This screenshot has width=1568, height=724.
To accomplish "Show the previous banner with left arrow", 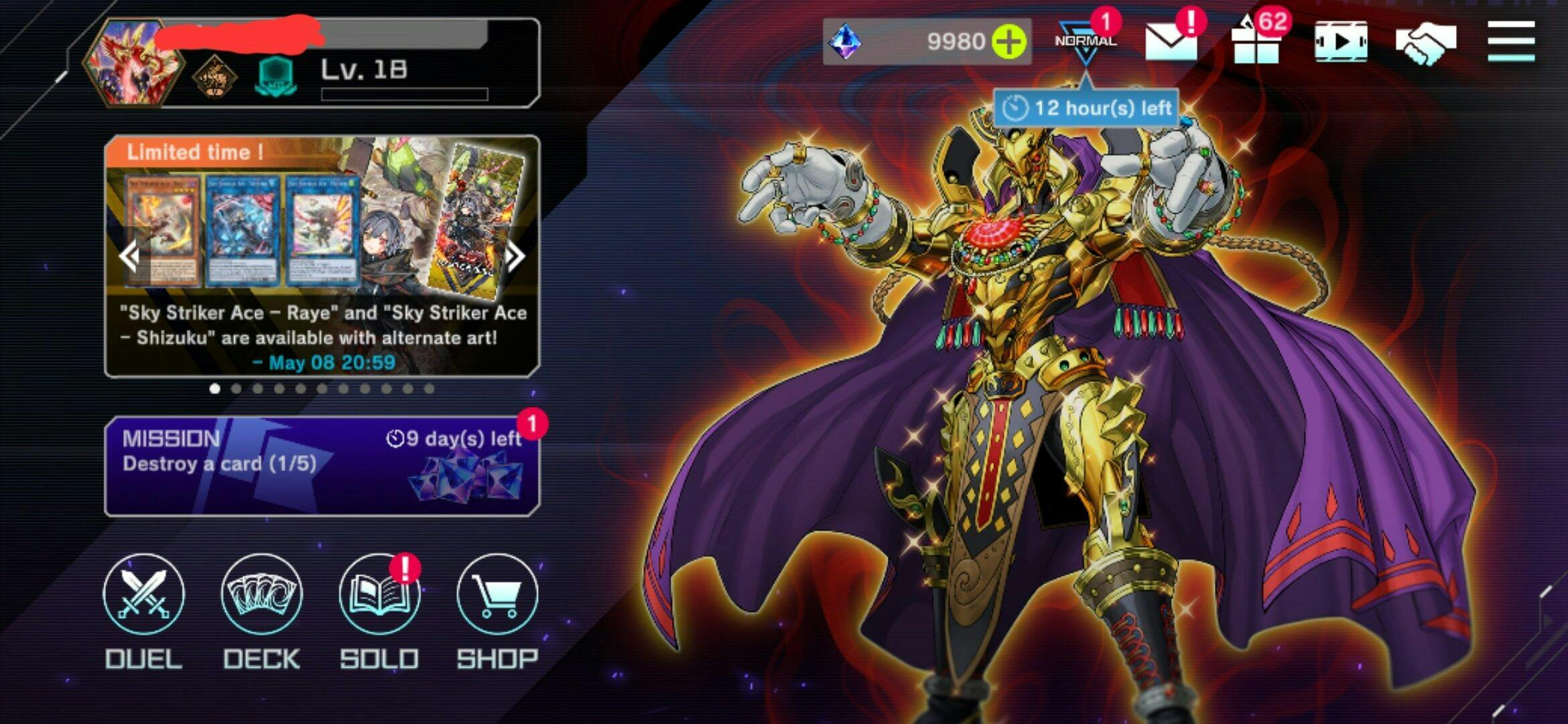I will click(129, 256).
